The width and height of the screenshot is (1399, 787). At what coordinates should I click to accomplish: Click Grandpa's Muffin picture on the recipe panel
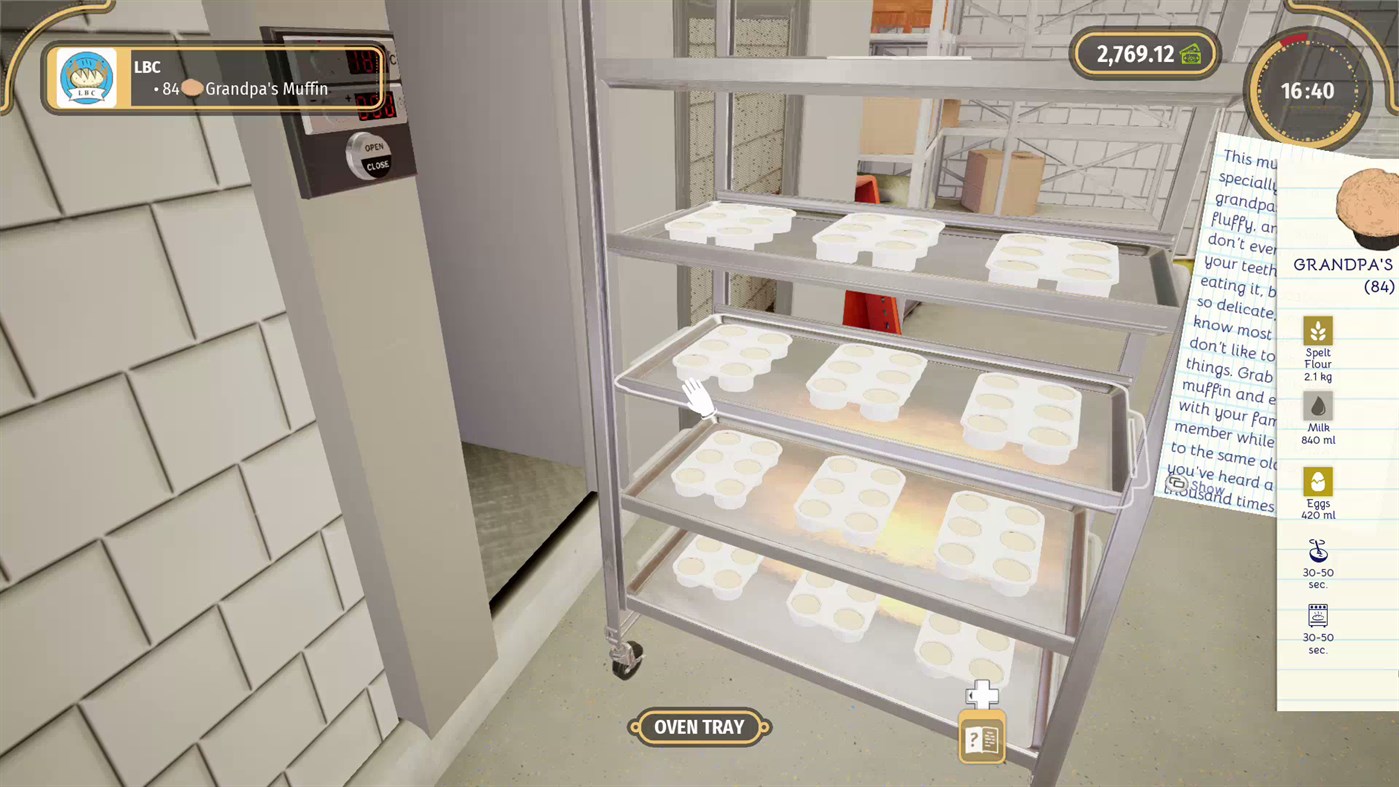1367,205
